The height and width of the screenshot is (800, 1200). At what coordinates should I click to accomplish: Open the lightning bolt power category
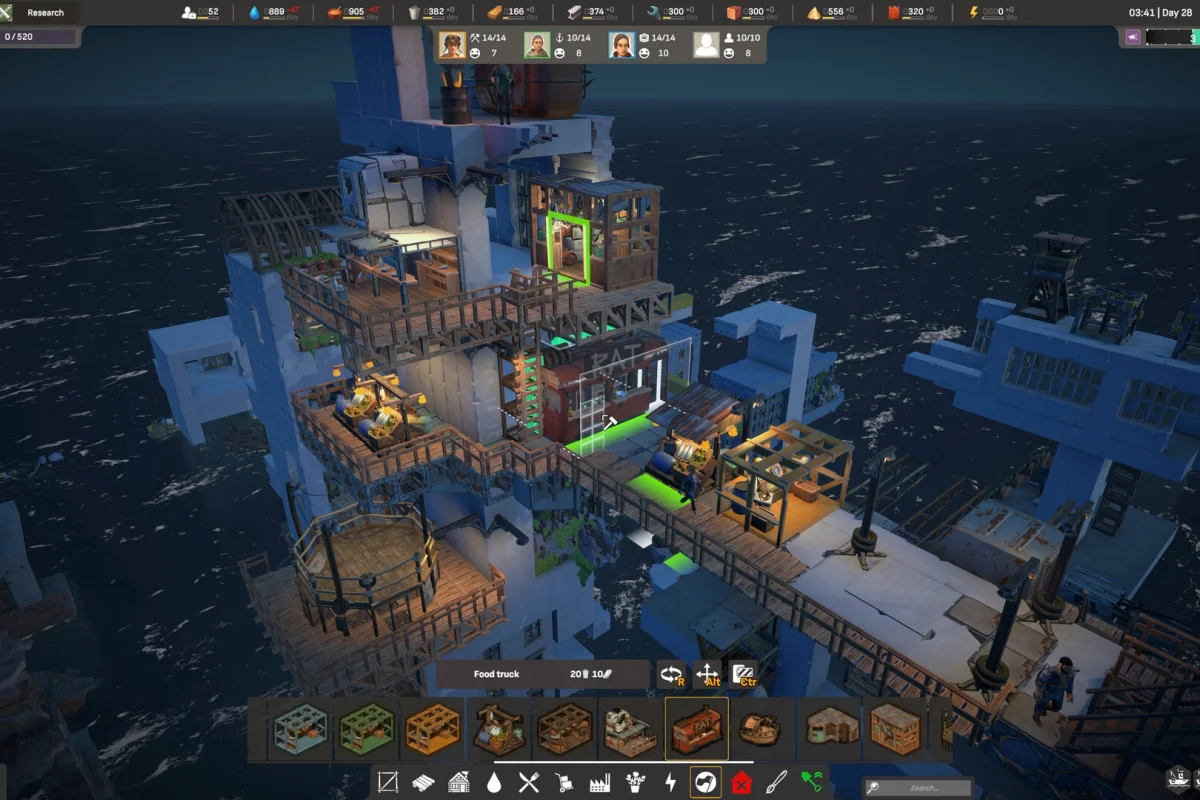pos(670,782)
